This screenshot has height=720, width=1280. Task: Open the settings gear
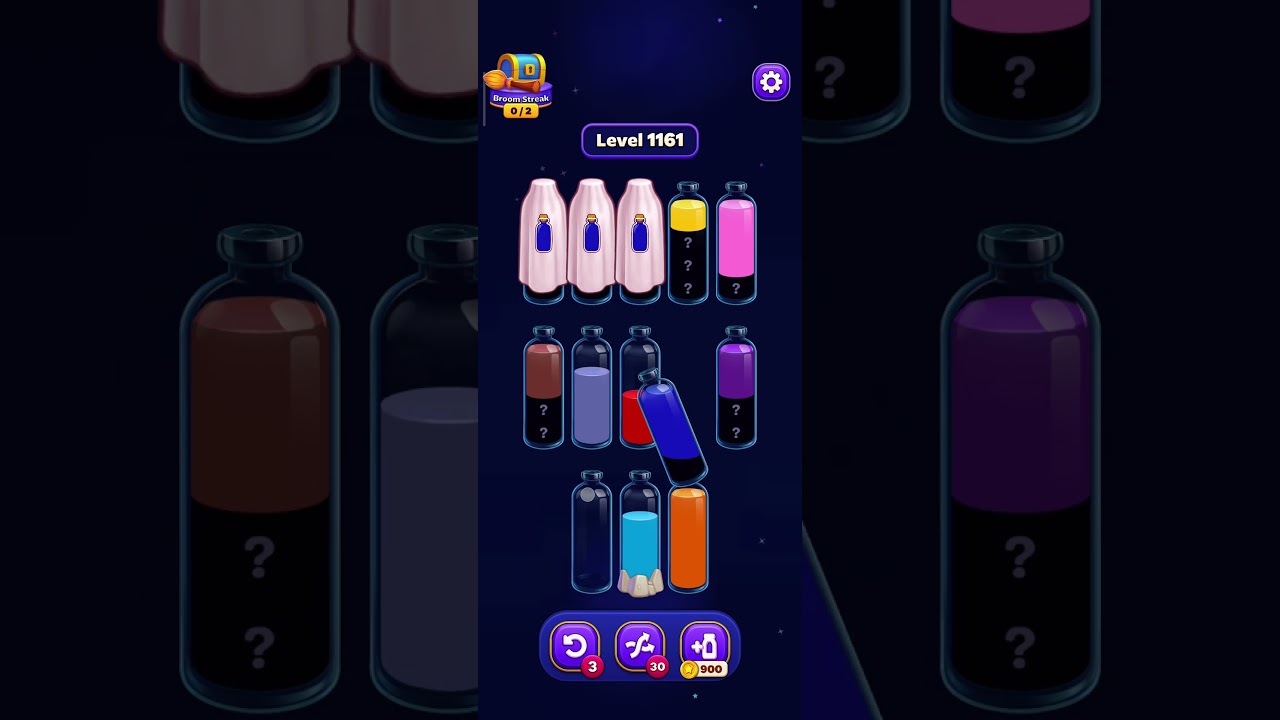coord(770,82)
